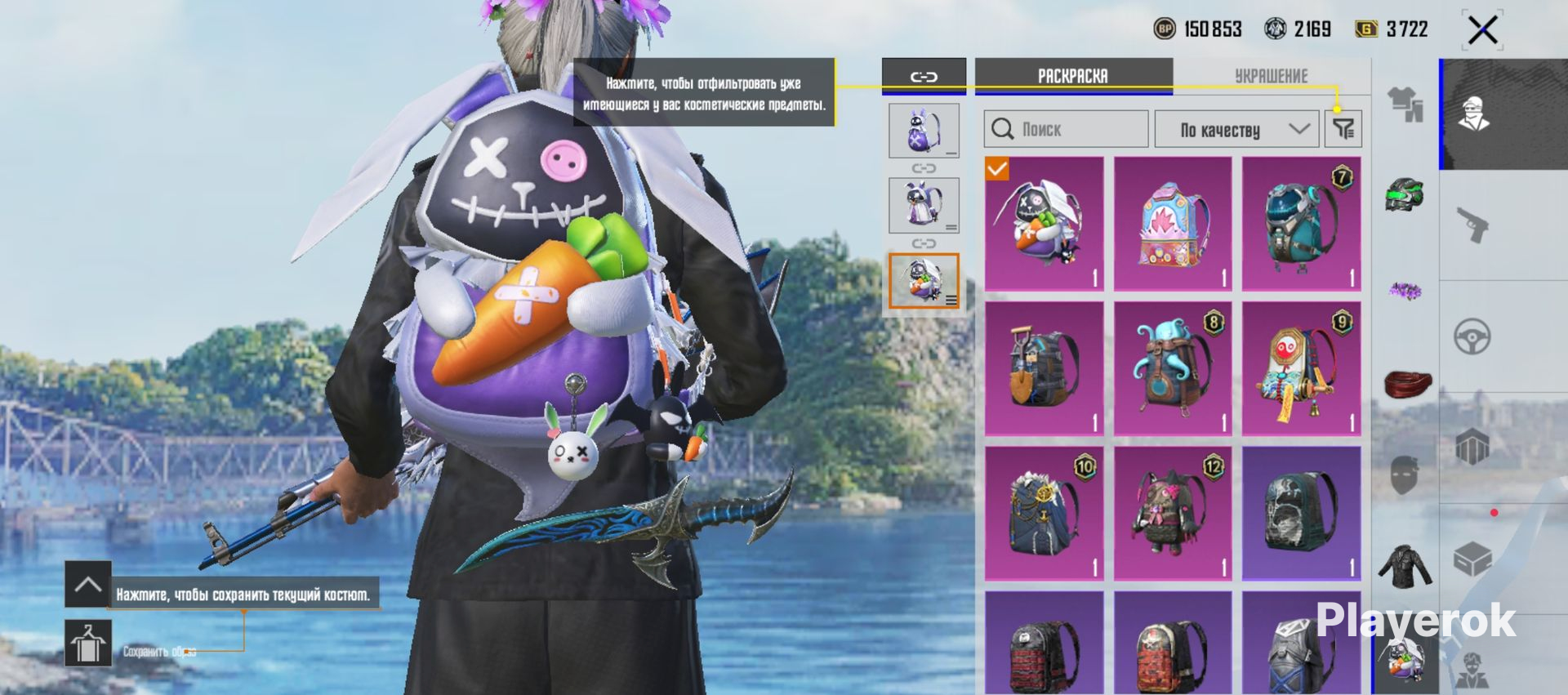The image size is (1568, 695).
Task: Select the bunny carrot backpack skin
Action: pos(1044,224)
